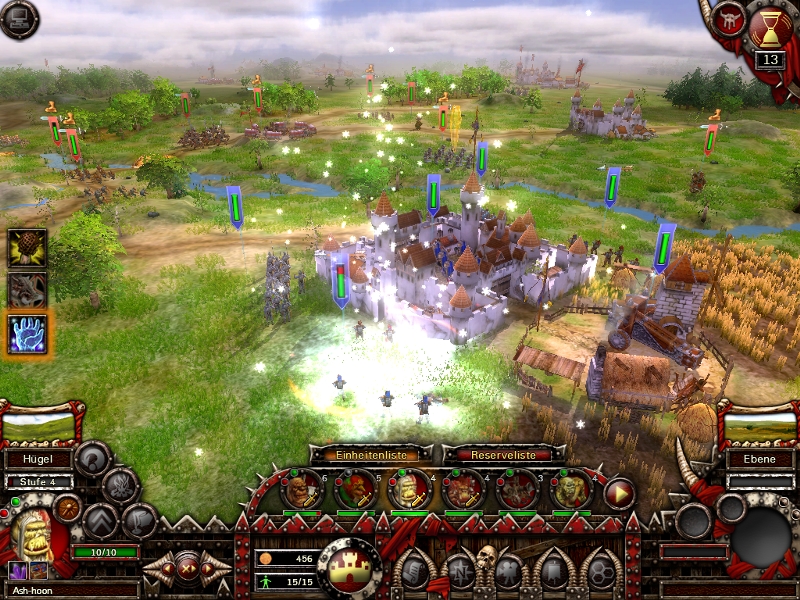Open the round menu button in top-left corner
The width and height of the screenshot is (800, 600).
click(18, 19)
